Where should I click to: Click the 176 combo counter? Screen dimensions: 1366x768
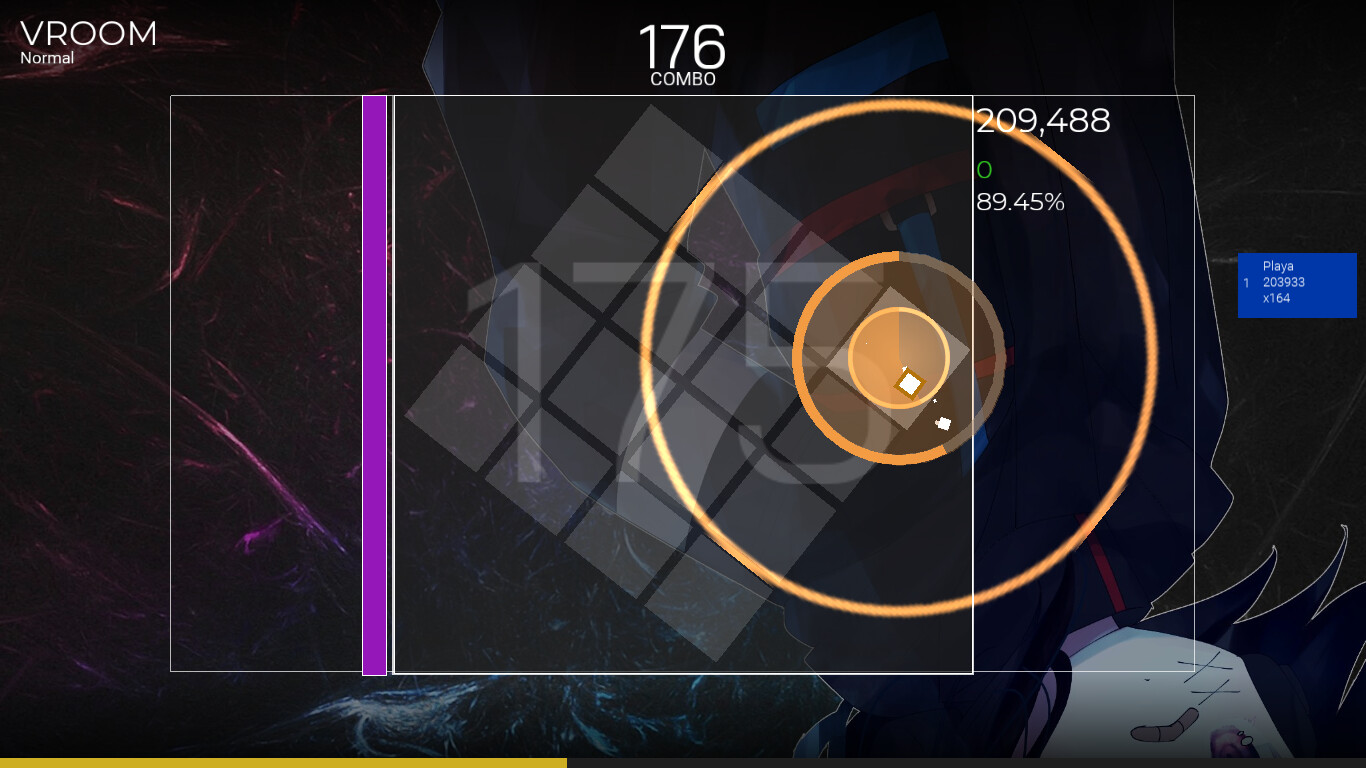[x=682, y=45]
